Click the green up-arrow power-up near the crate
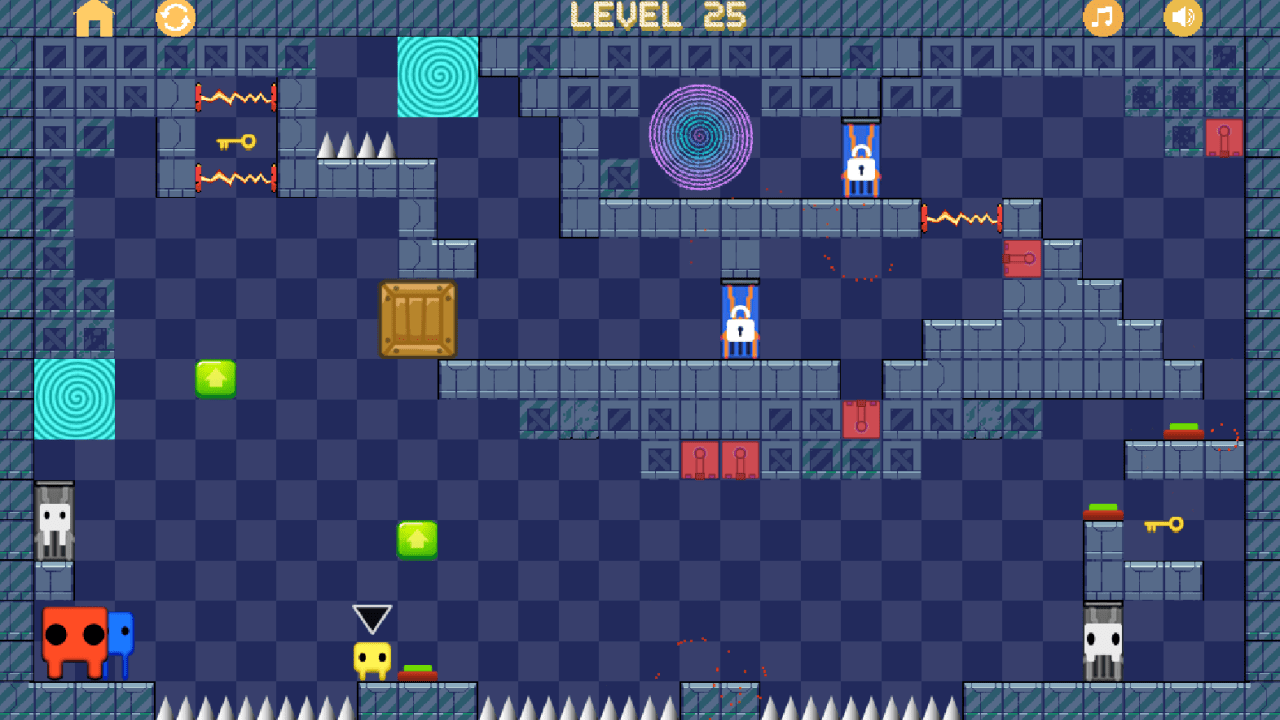1280x720 pixels. point(217,380)
